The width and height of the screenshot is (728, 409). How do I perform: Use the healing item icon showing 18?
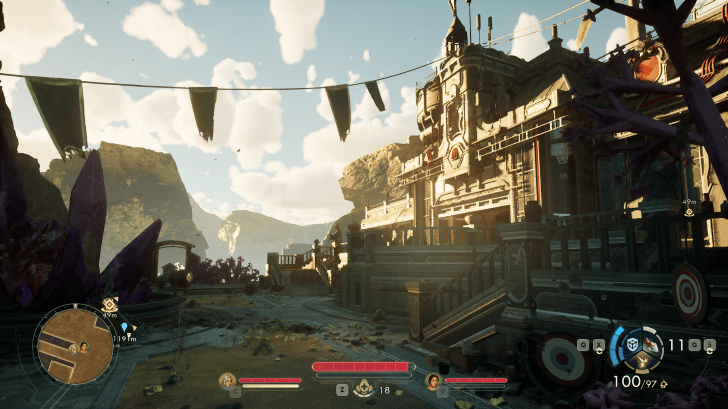[x=363, y=388]
